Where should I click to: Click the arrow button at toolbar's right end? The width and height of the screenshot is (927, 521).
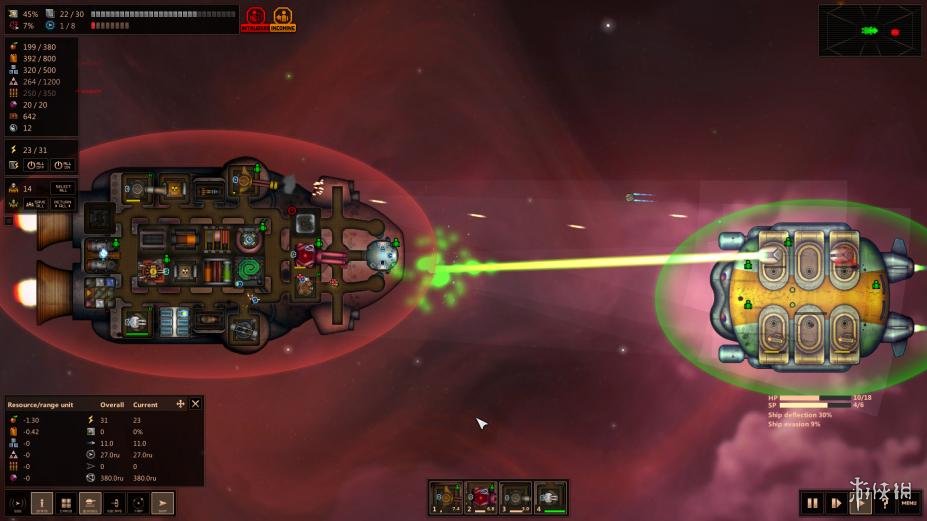pos(162,503)
